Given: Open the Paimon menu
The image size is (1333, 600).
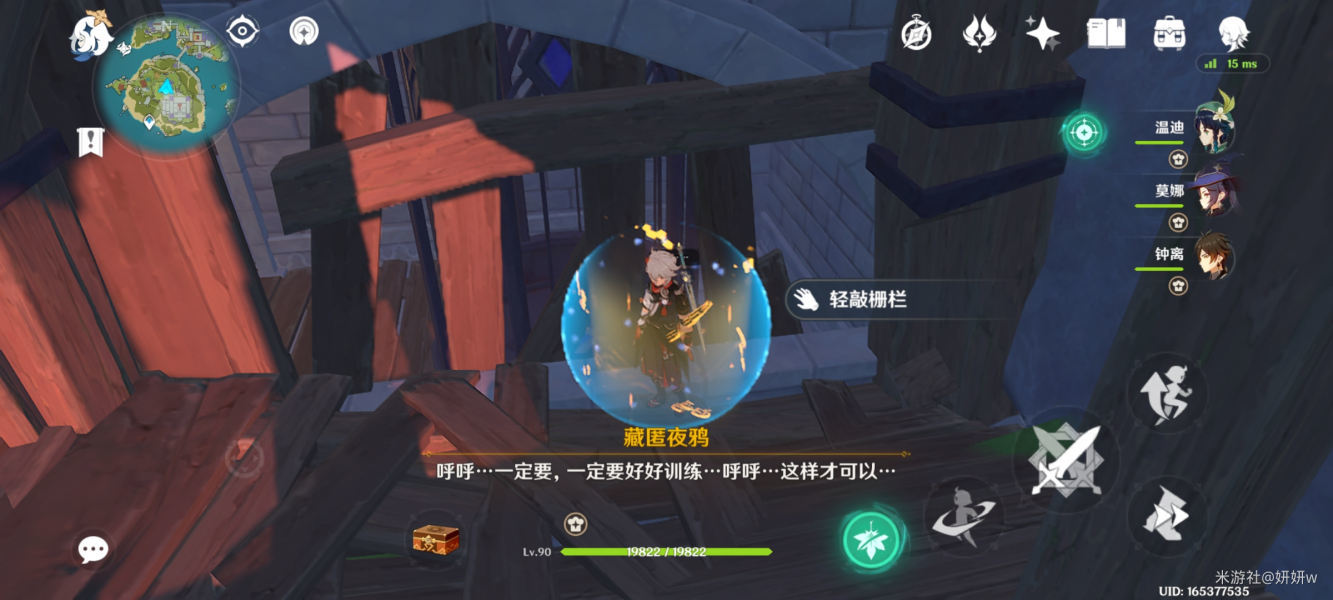Looking at the screenshot, I should 90,35.
